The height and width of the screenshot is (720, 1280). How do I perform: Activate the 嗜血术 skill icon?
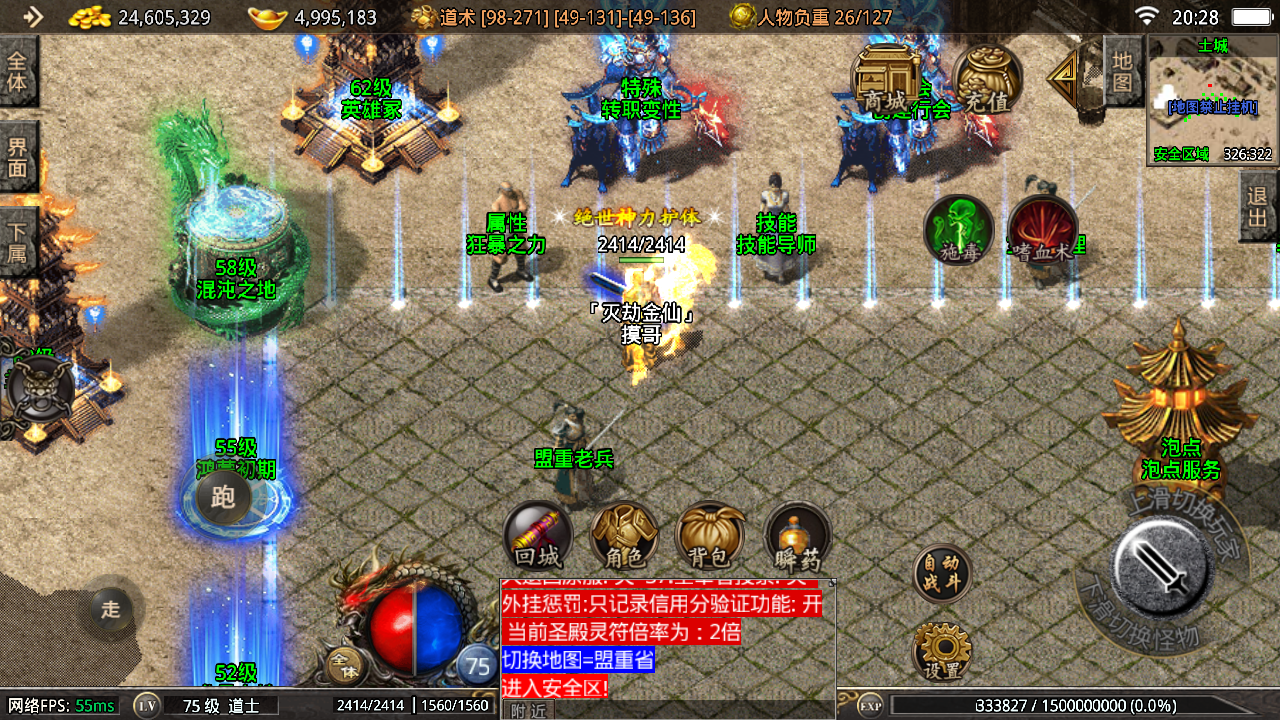pos(1042,231)
